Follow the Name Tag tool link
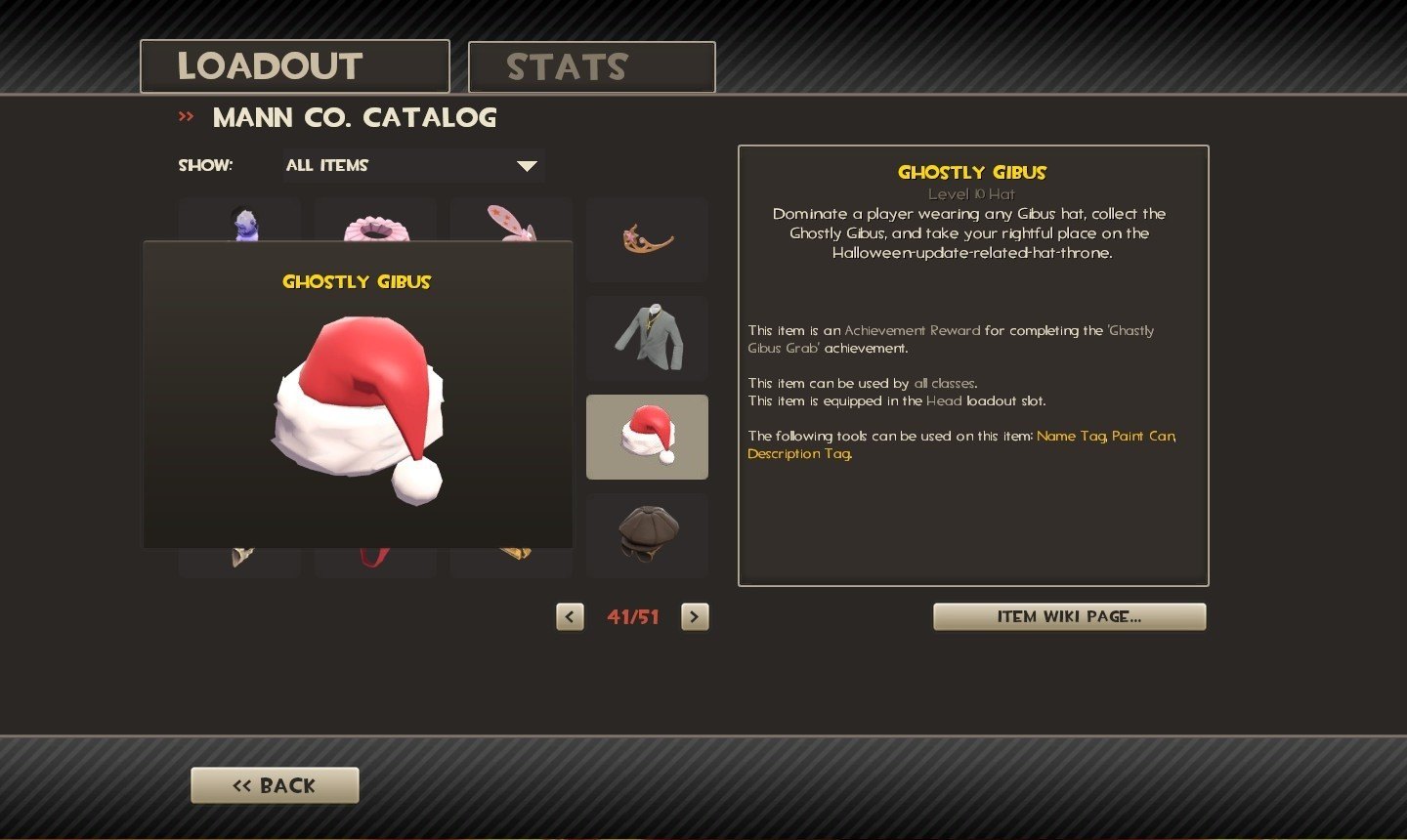1407x840 pixels. pos(1071,436)
